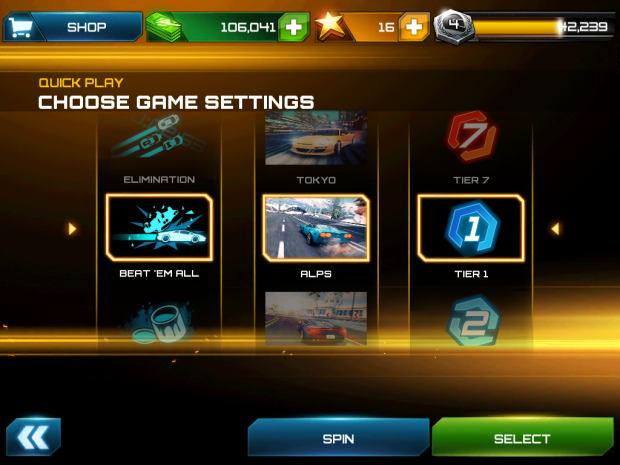This screenshot has width=620, height=465.
Task: Go back with the double-arrow button
Action: tap(33, 437)
